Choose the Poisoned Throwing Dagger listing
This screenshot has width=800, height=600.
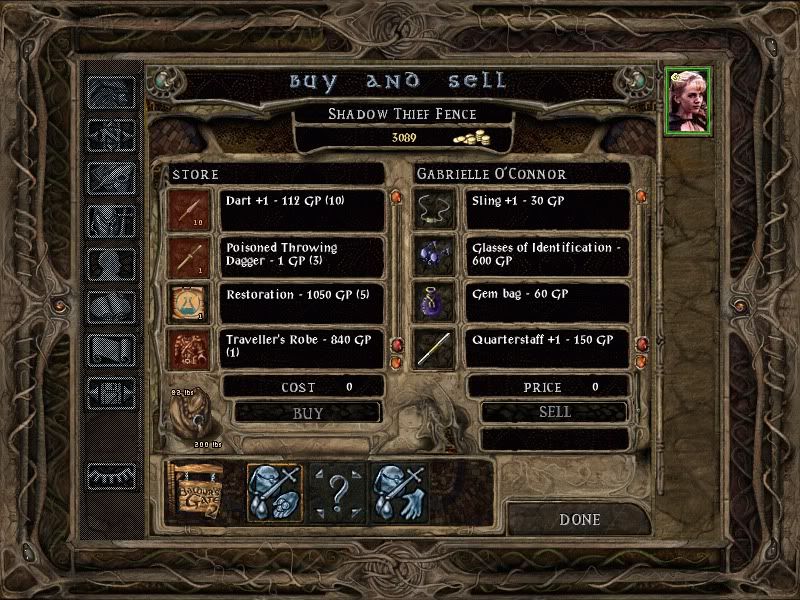point(301,256)
